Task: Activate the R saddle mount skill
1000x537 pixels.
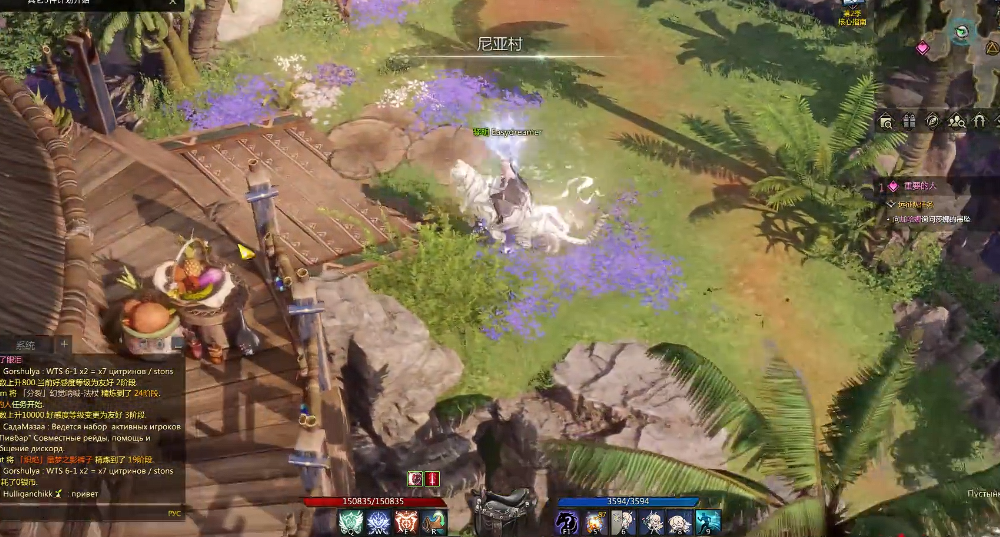Action: 434,522
